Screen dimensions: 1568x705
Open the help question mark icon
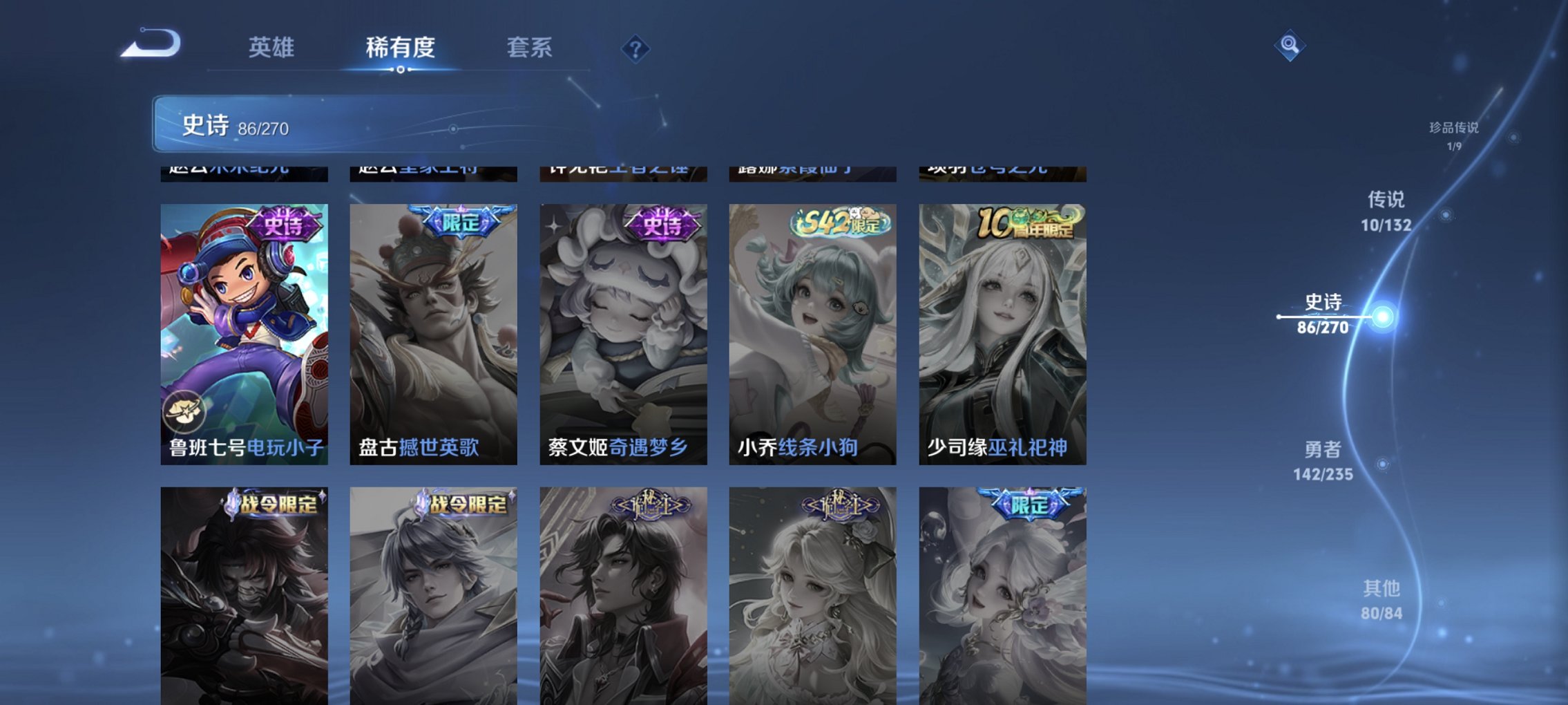pyautogui.click(x=636, y=48)
